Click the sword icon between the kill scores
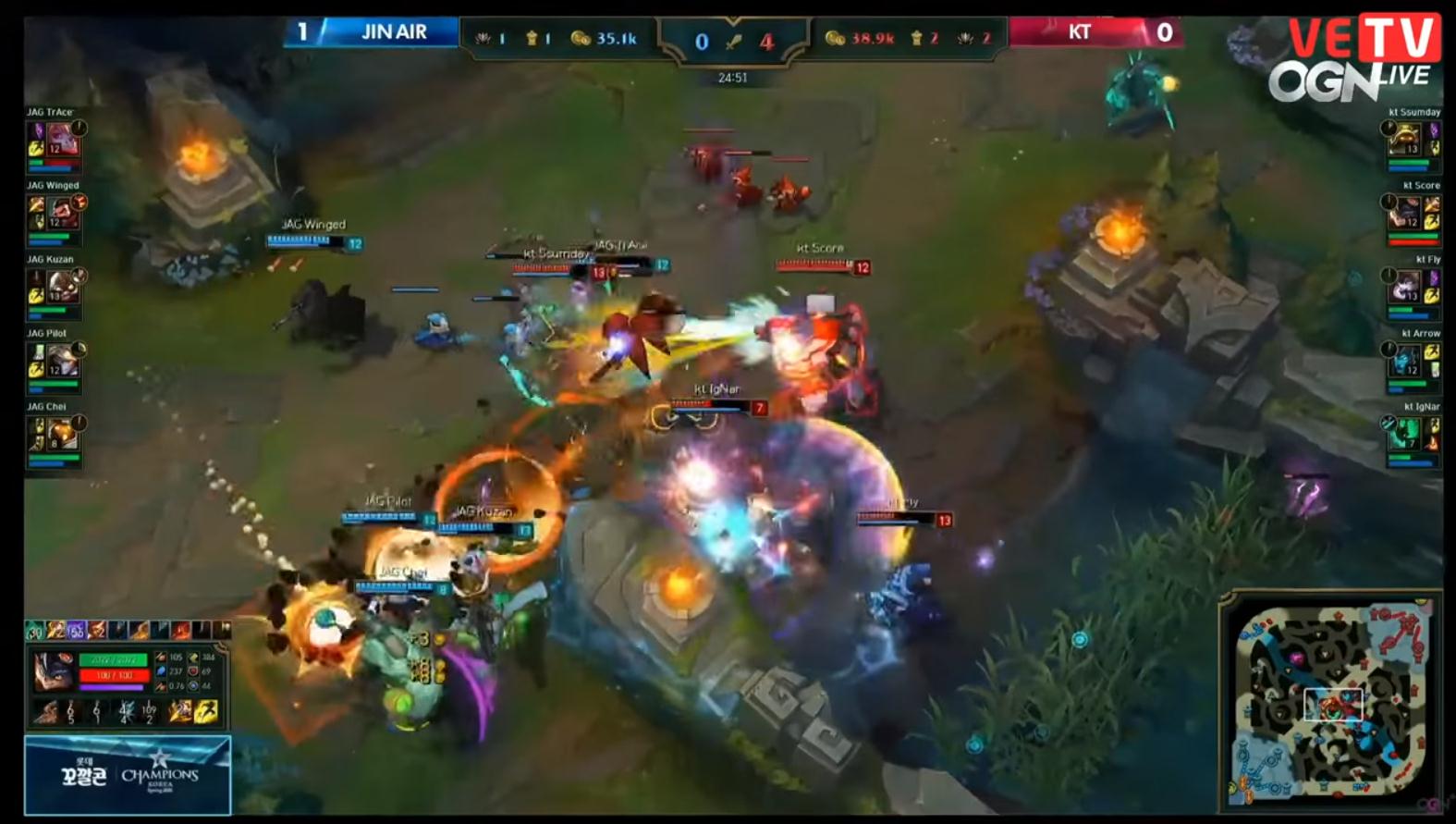Viewport: 1456px width, 824px height. click(736, 42)
